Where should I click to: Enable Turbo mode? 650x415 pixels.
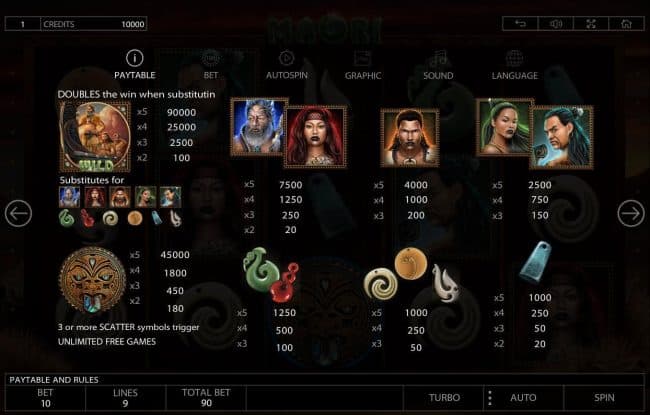pyautogui.click(x=444, y=397)
